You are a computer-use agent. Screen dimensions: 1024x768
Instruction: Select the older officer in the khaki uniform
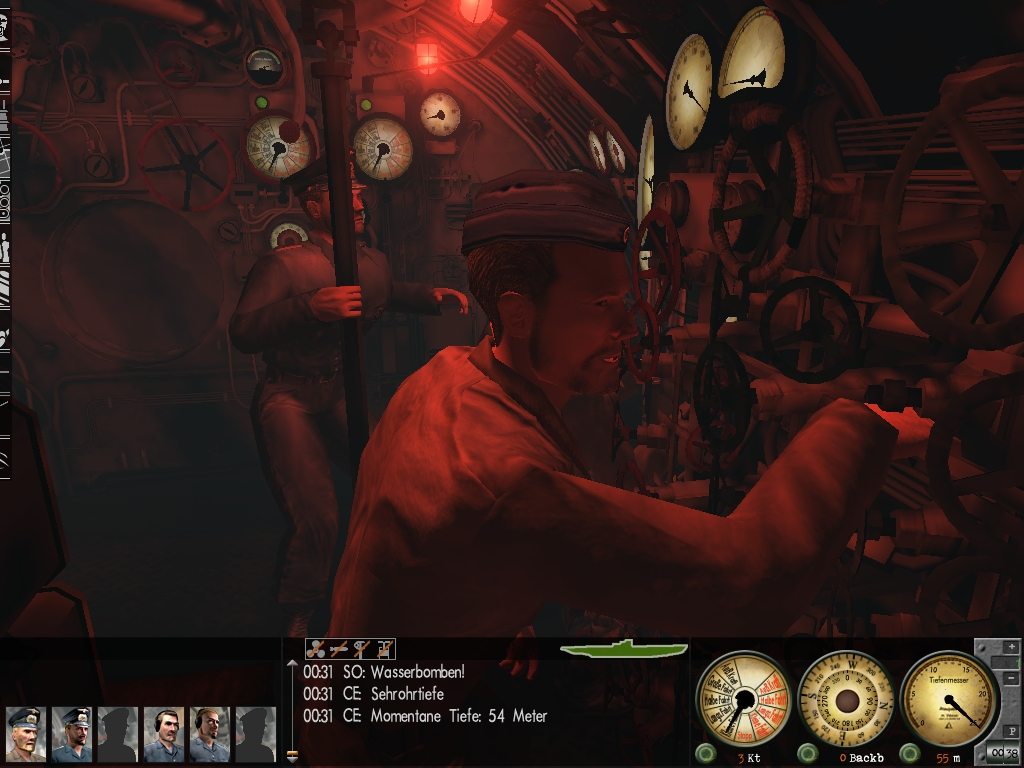click(x=25, y=734)
